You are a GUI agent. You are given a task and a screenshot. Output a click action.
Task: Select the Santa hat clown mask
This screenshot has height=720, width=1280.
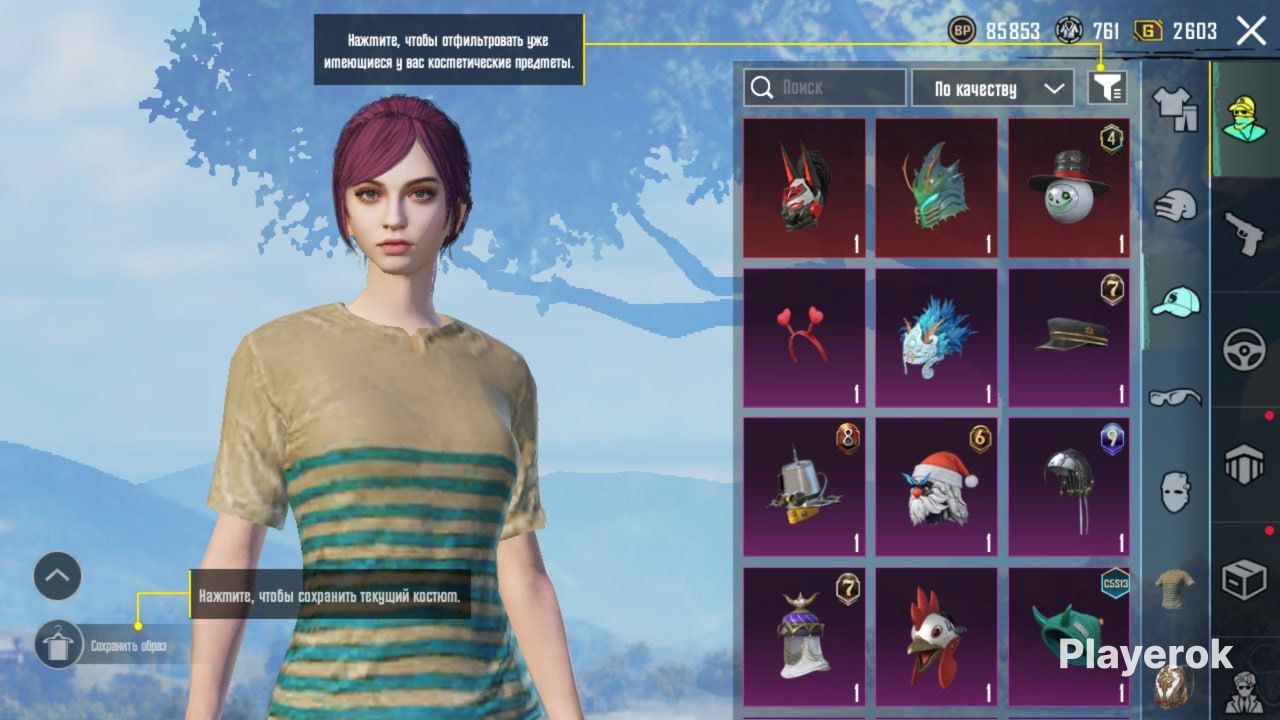(x=936, y=487)
